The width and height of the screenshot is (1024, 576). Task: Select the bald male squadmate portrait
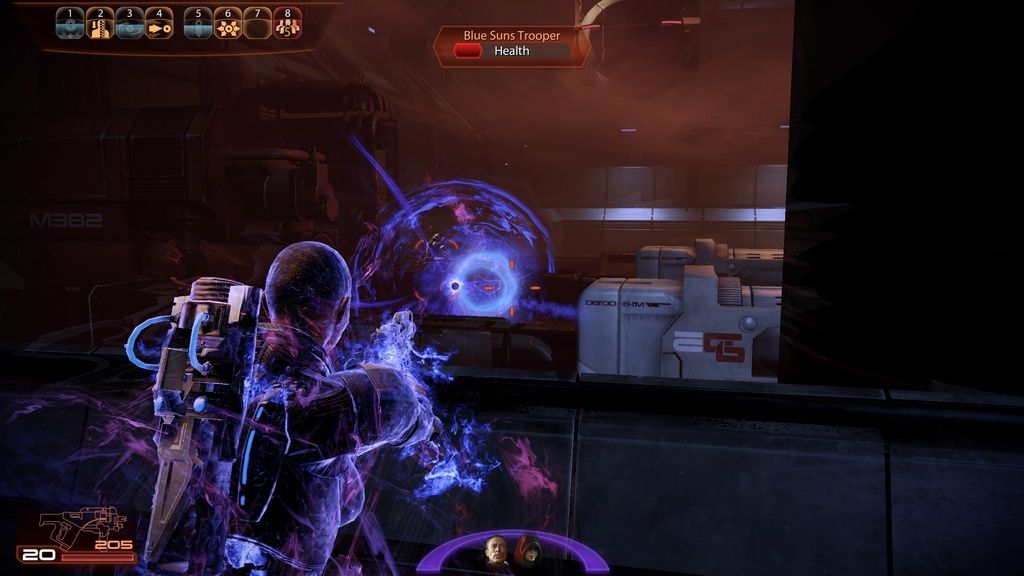click(496, 553)
